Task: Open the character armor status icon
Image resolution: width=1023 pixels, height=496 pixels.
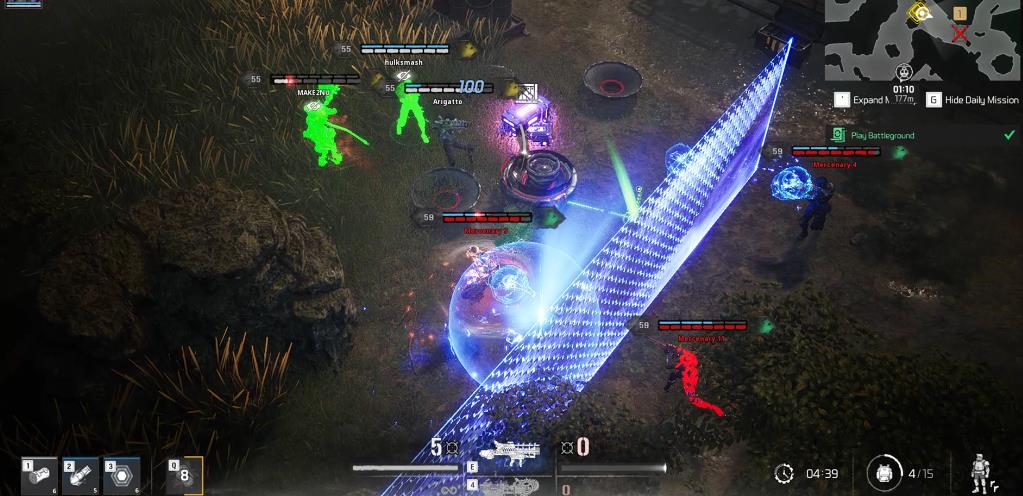Action: click(x=982, y=472)
